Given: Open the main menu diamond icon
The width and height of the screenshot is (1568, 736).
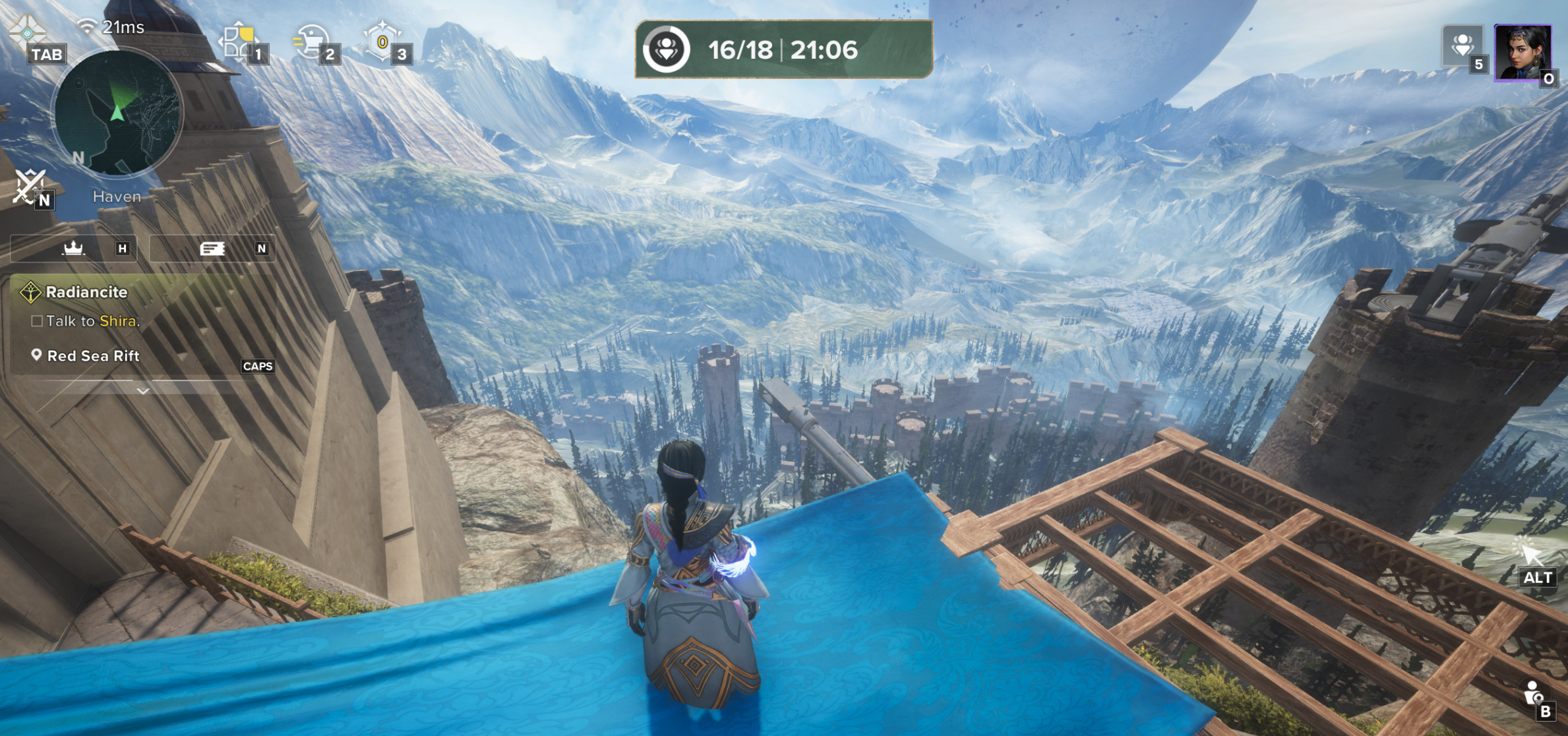Looking at the screenshot, I should pos(26,31).
